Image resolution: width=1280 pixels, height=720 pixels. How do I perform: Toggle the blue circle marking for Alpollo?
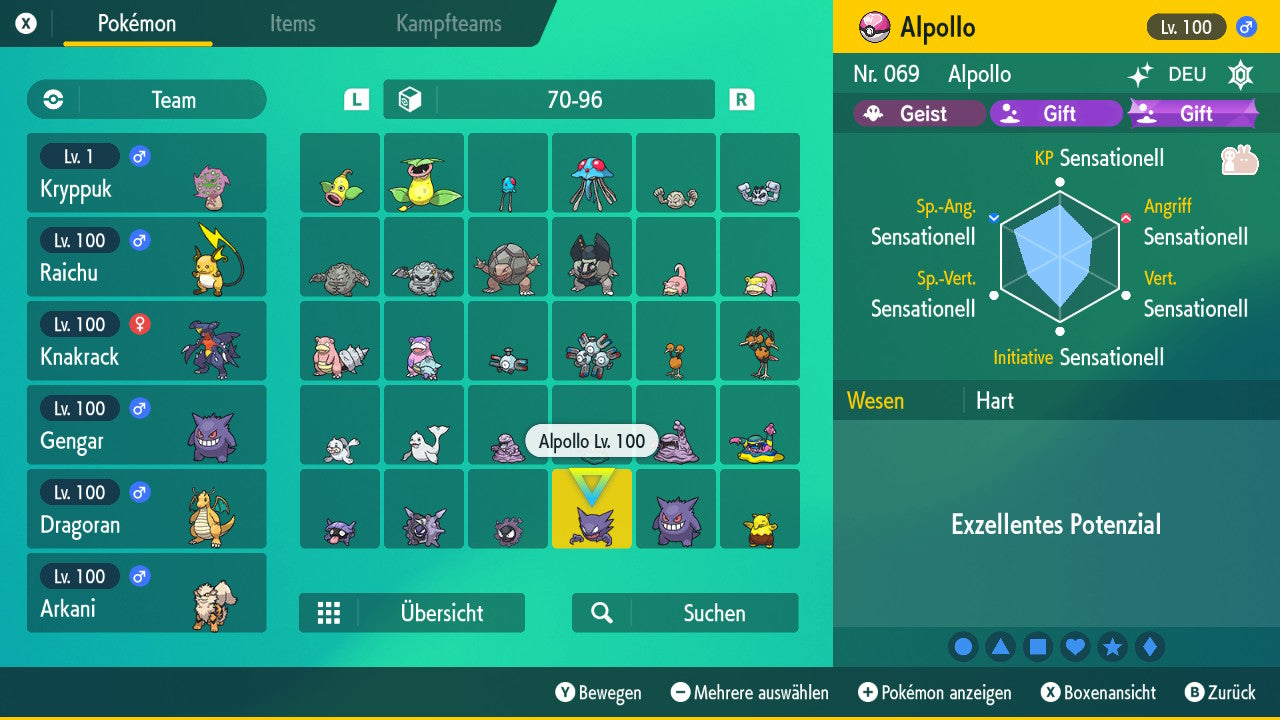(963, 646)
